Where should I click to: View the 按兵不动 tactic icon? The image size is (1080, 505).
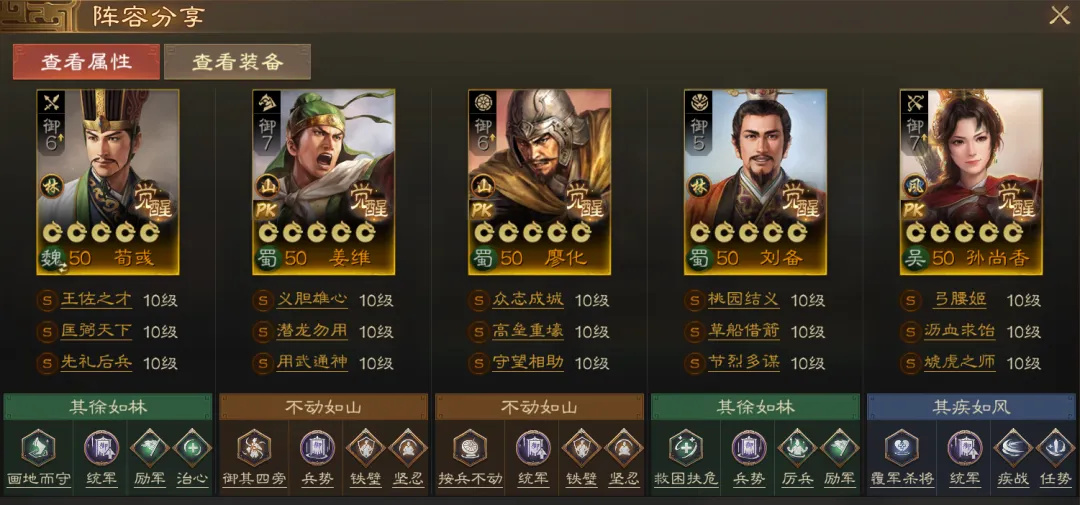click(x=470, y=449)
